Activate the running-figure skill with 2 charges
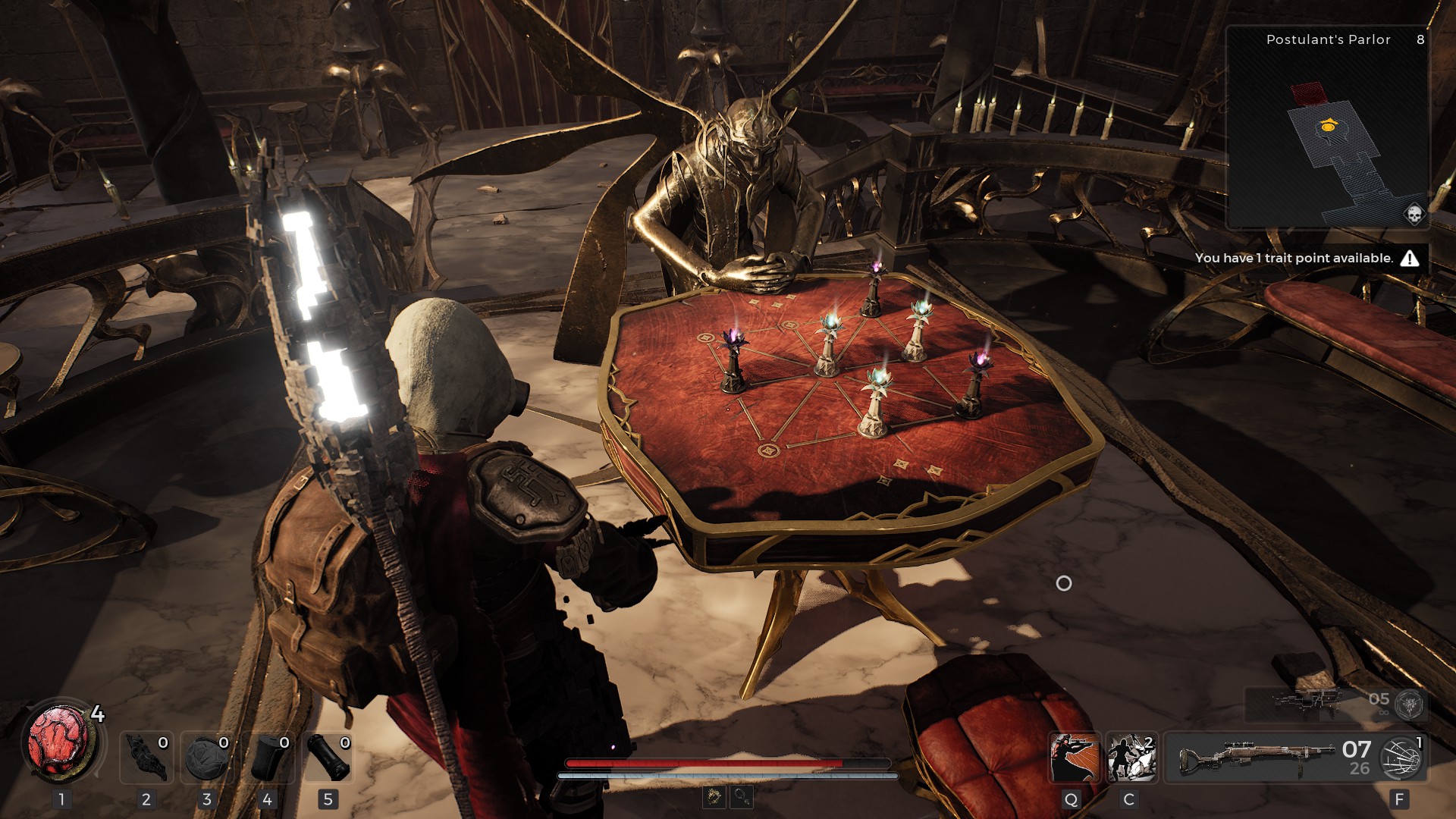 [1131, 758]
